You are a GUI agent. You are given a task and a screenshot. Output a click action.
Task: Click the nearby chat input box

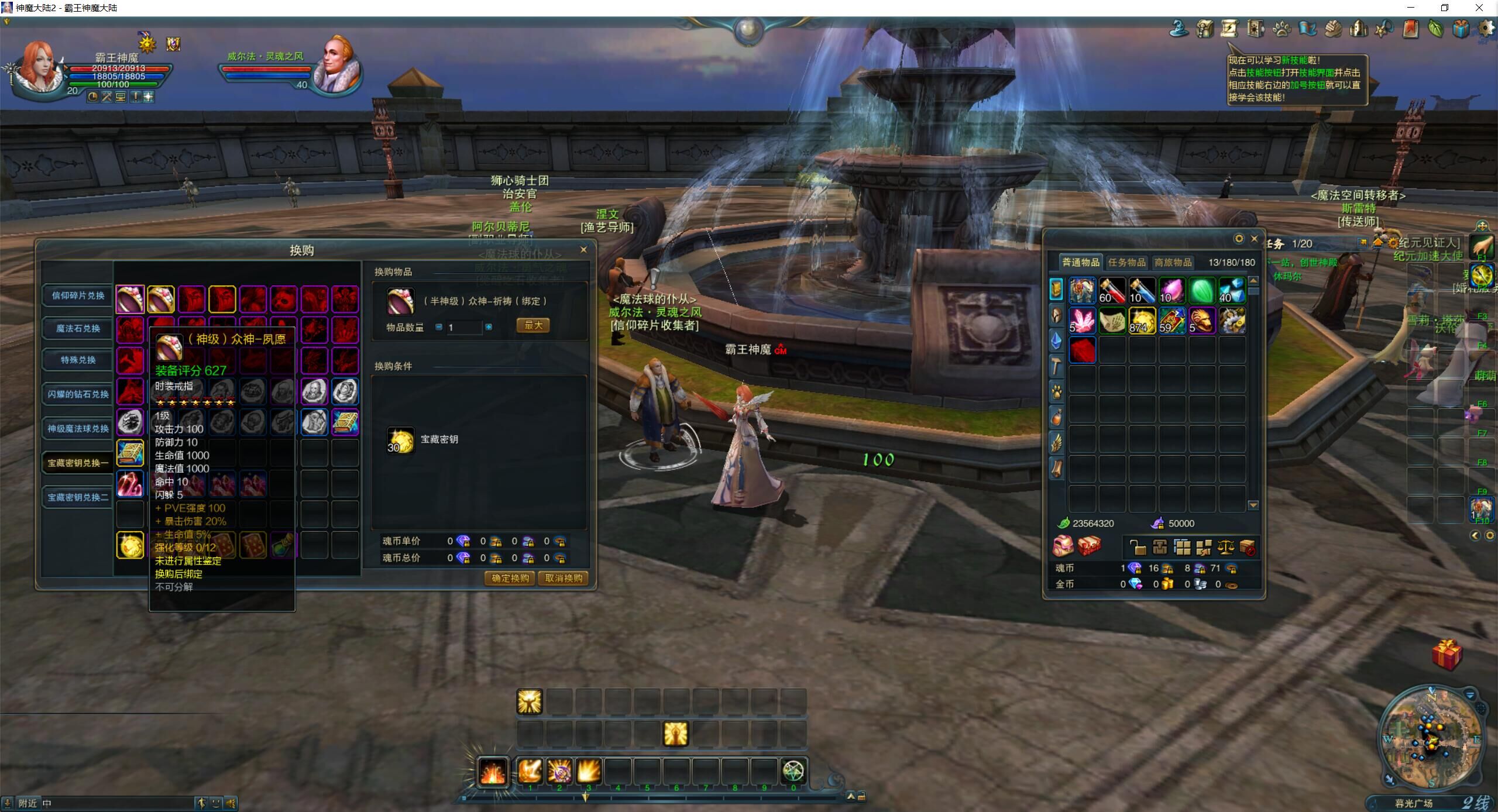click(117, 803)
